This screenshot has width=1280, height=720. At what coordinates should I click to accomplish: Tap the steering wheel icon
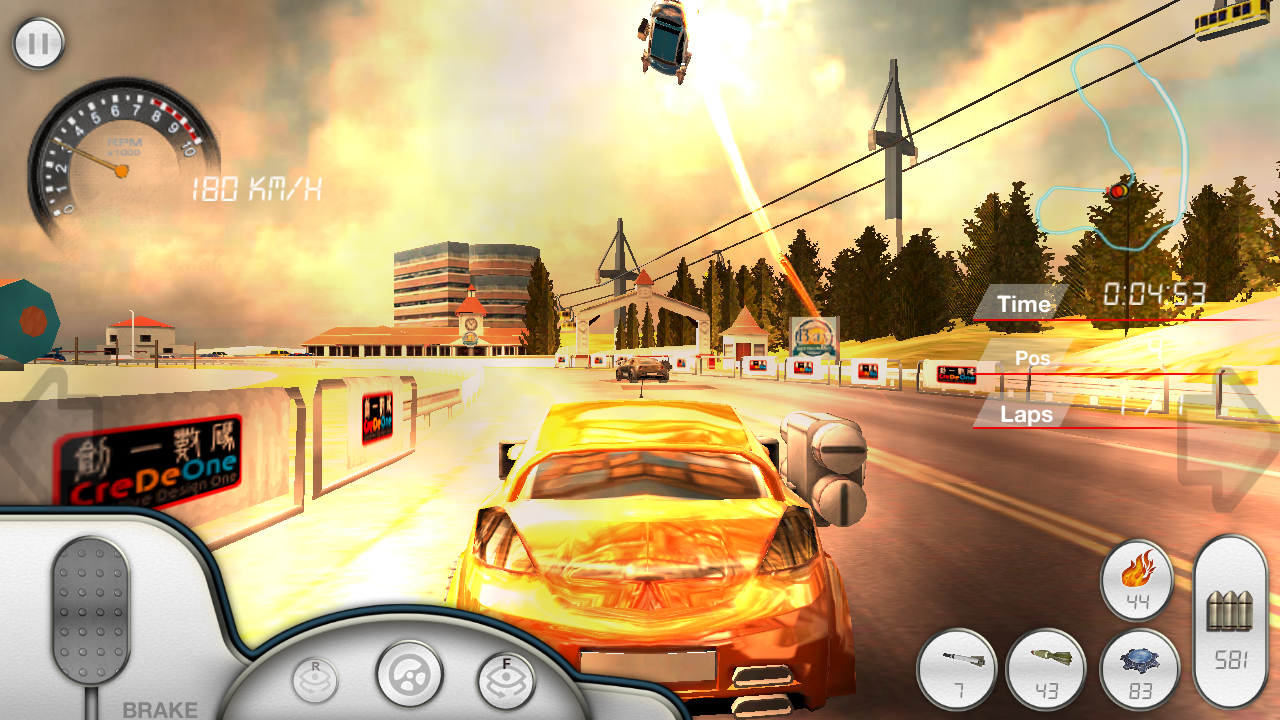(409, 673)
